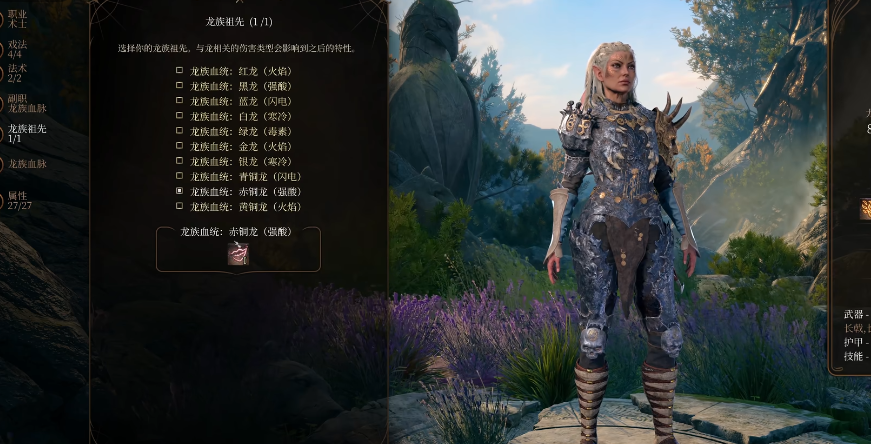871x444 pixels.
Task: Show the 龙族祖先 ancestry section
Action: click(27, 133)
